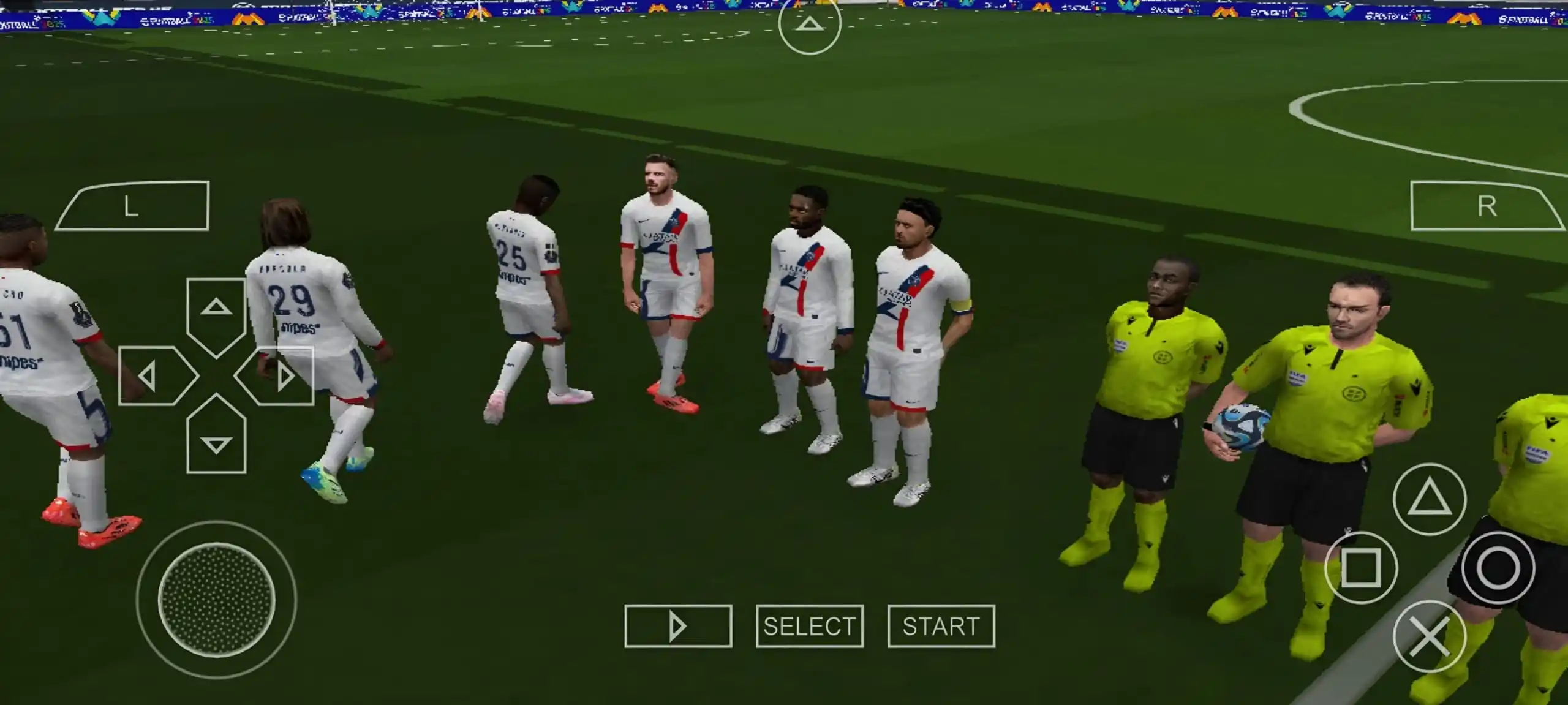1568x705 pixels.
Task: Toggle the fast-forward play arrow button
Action: [678, 626]
